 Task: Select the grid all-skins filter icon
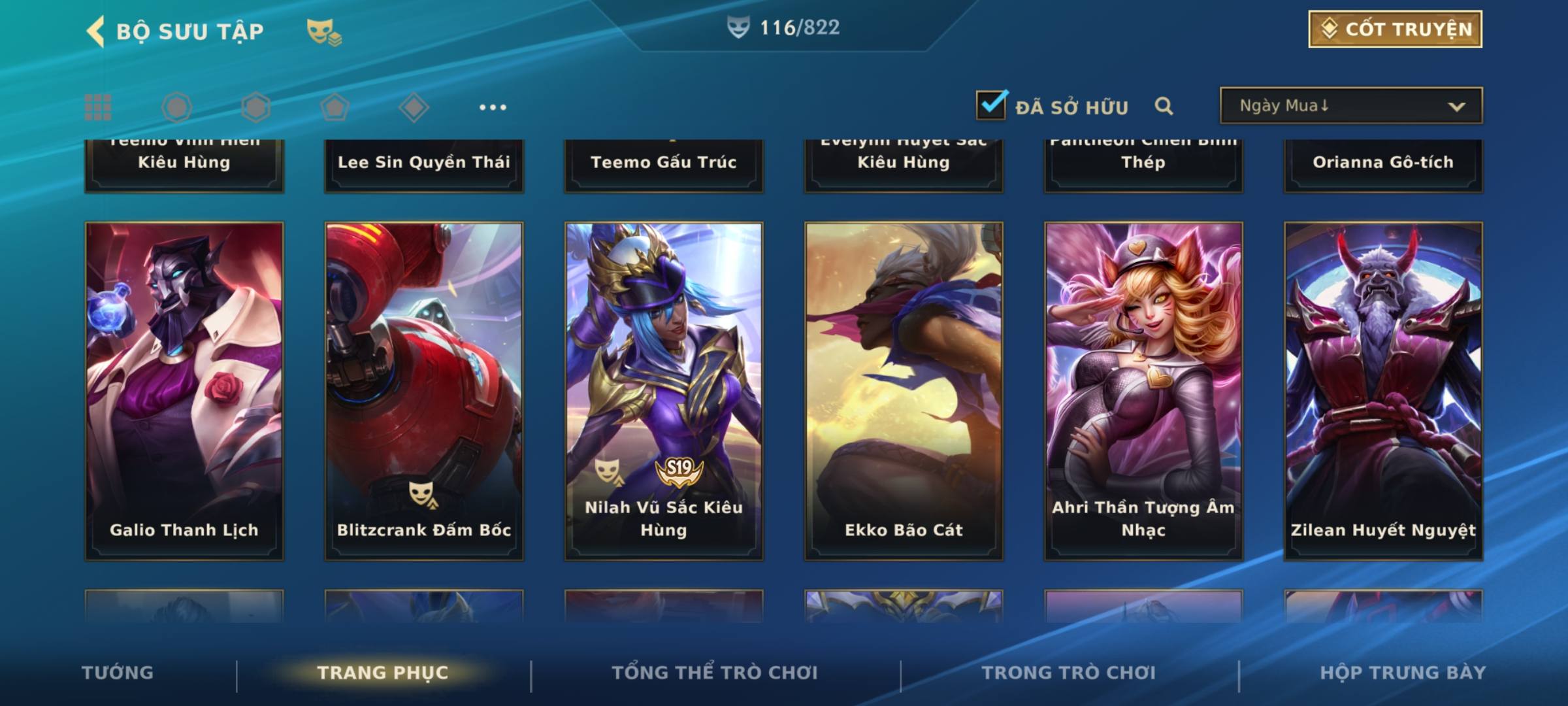coord(98,107)
